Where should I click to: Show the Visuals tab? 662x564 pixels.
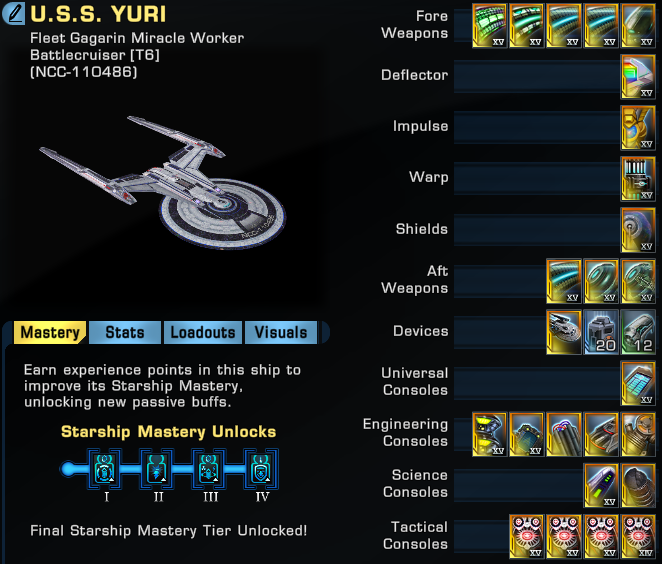pos(281,332)
